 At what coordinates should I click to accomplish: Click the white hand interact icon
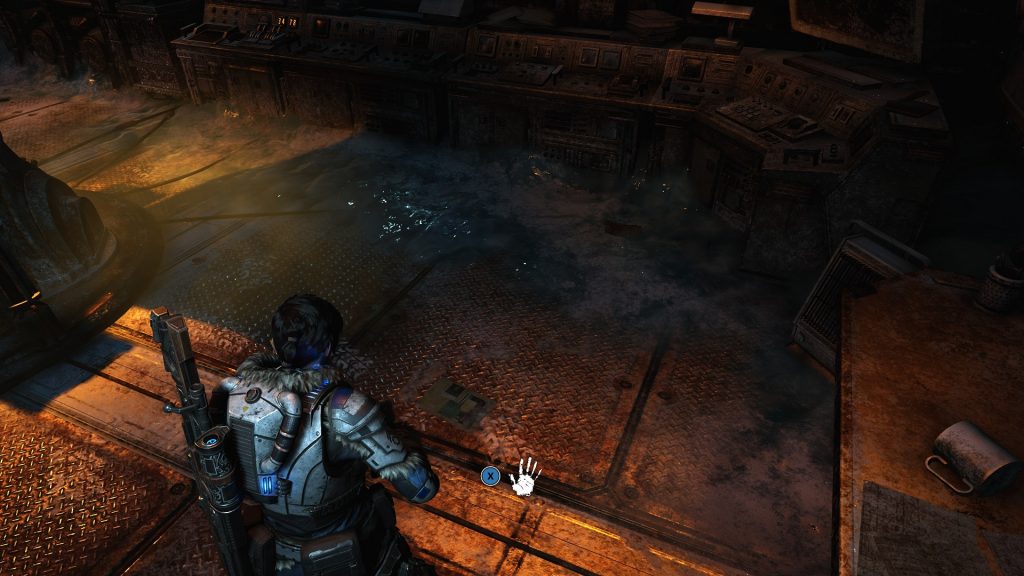pyautogui.click(x=525, y=476)
